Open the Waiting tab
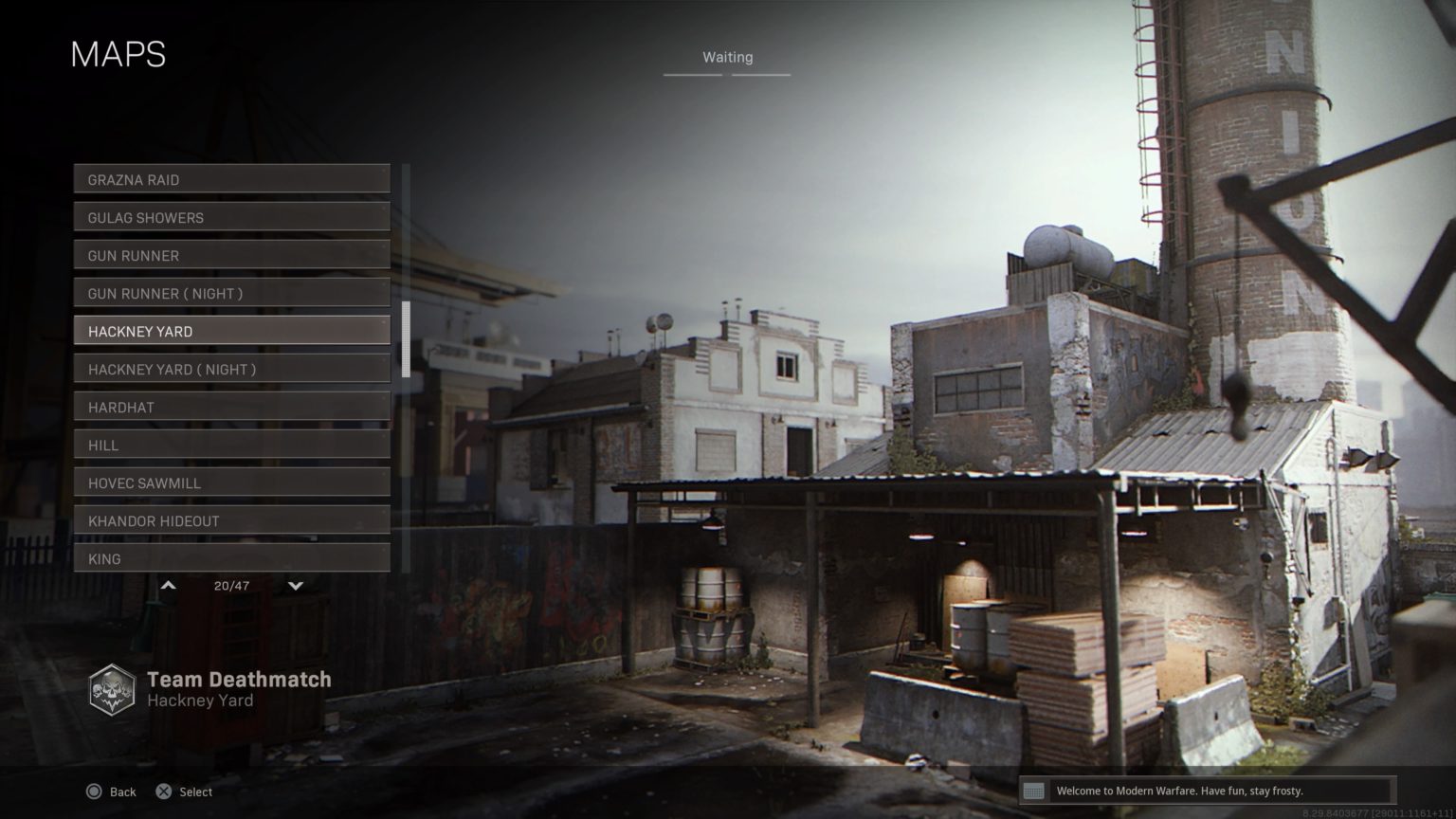The image size is (1456, 819). click(728, 57)
